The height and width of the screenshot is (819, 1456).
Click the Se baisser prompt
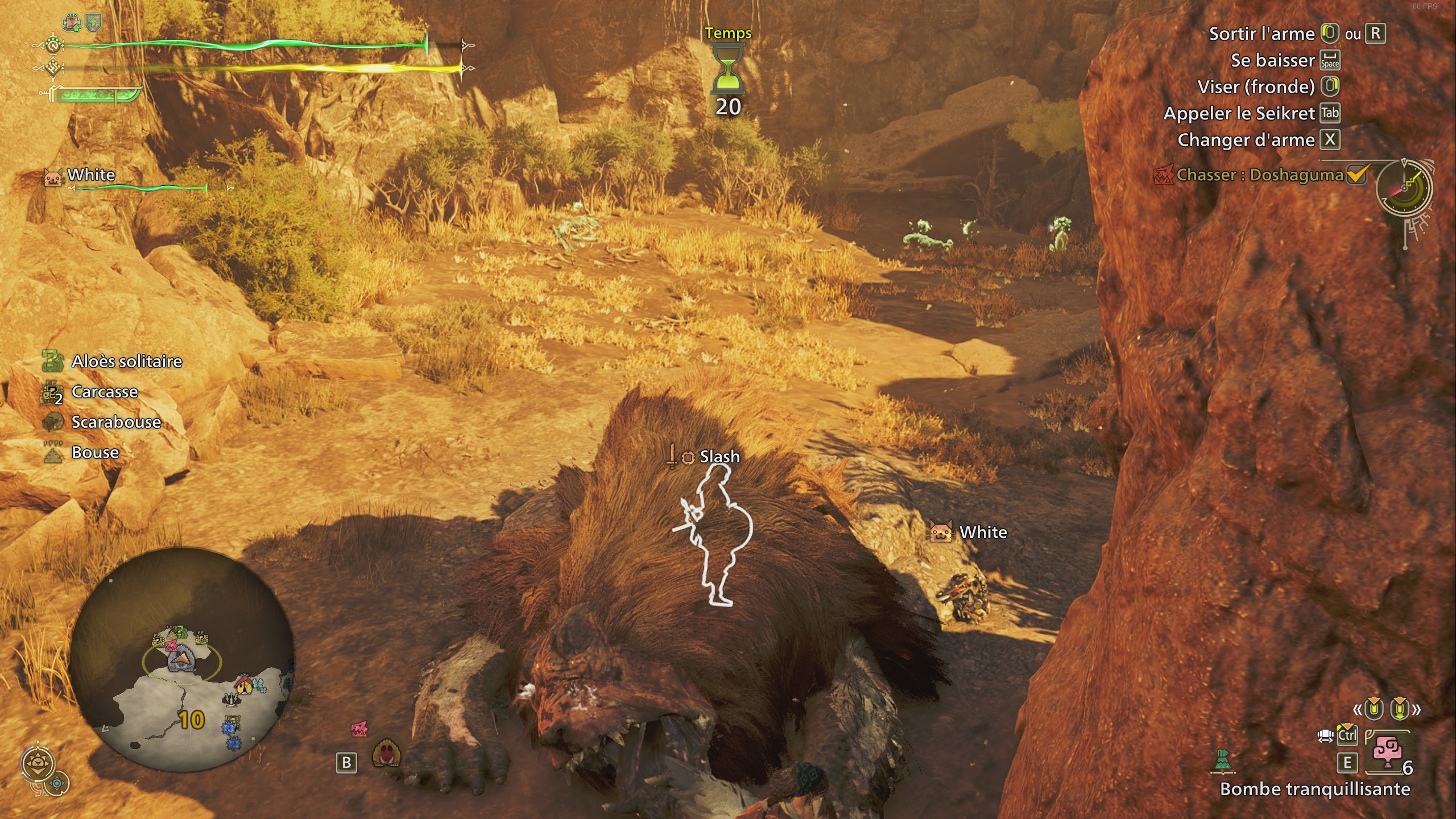point(1274,60)
